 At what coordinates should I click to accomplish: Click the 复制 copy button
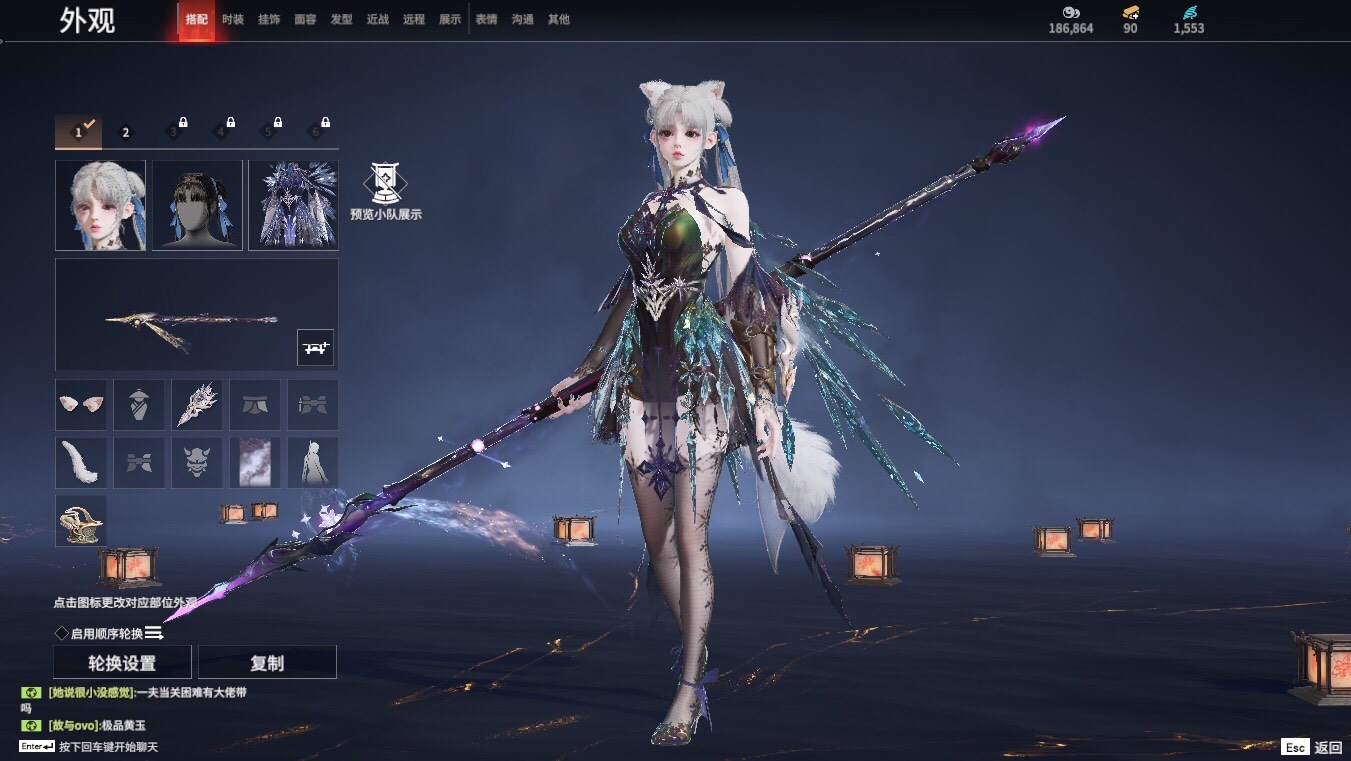[x=267, y=663]
